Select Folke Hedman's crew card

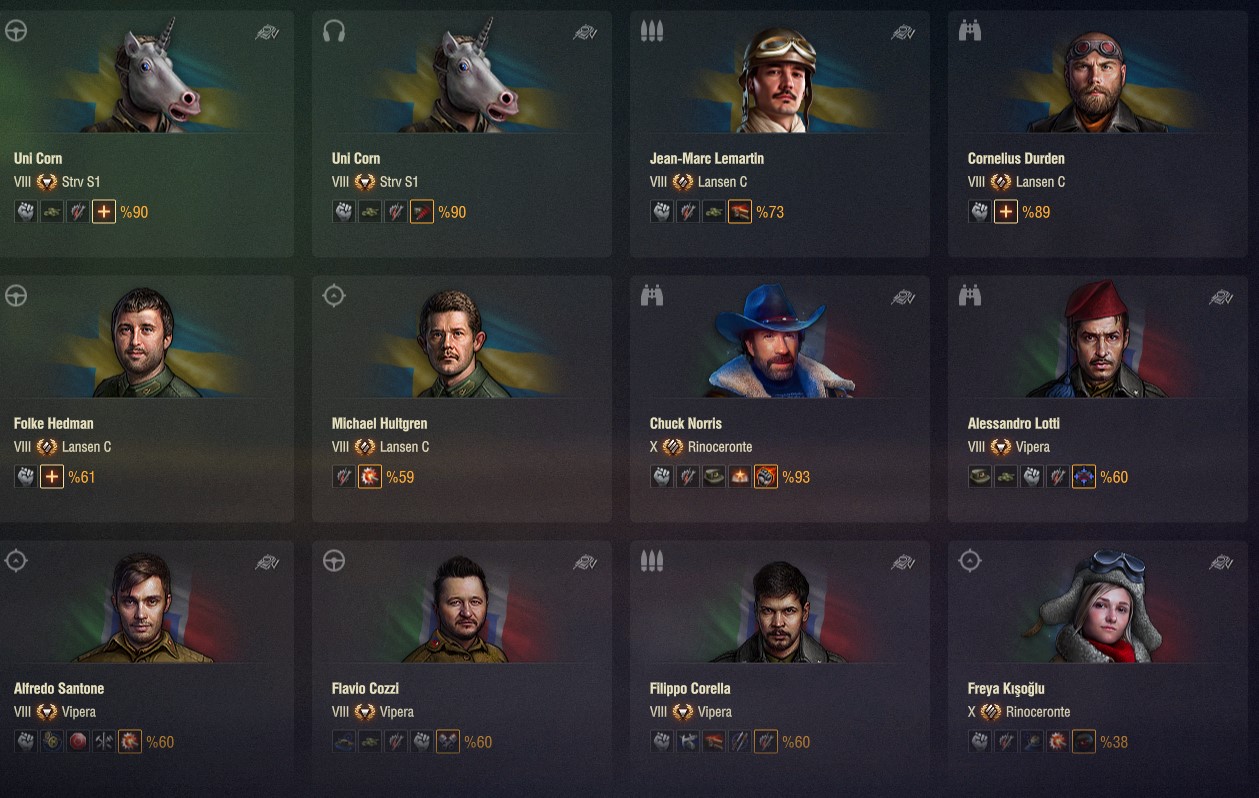pos(146,399)
